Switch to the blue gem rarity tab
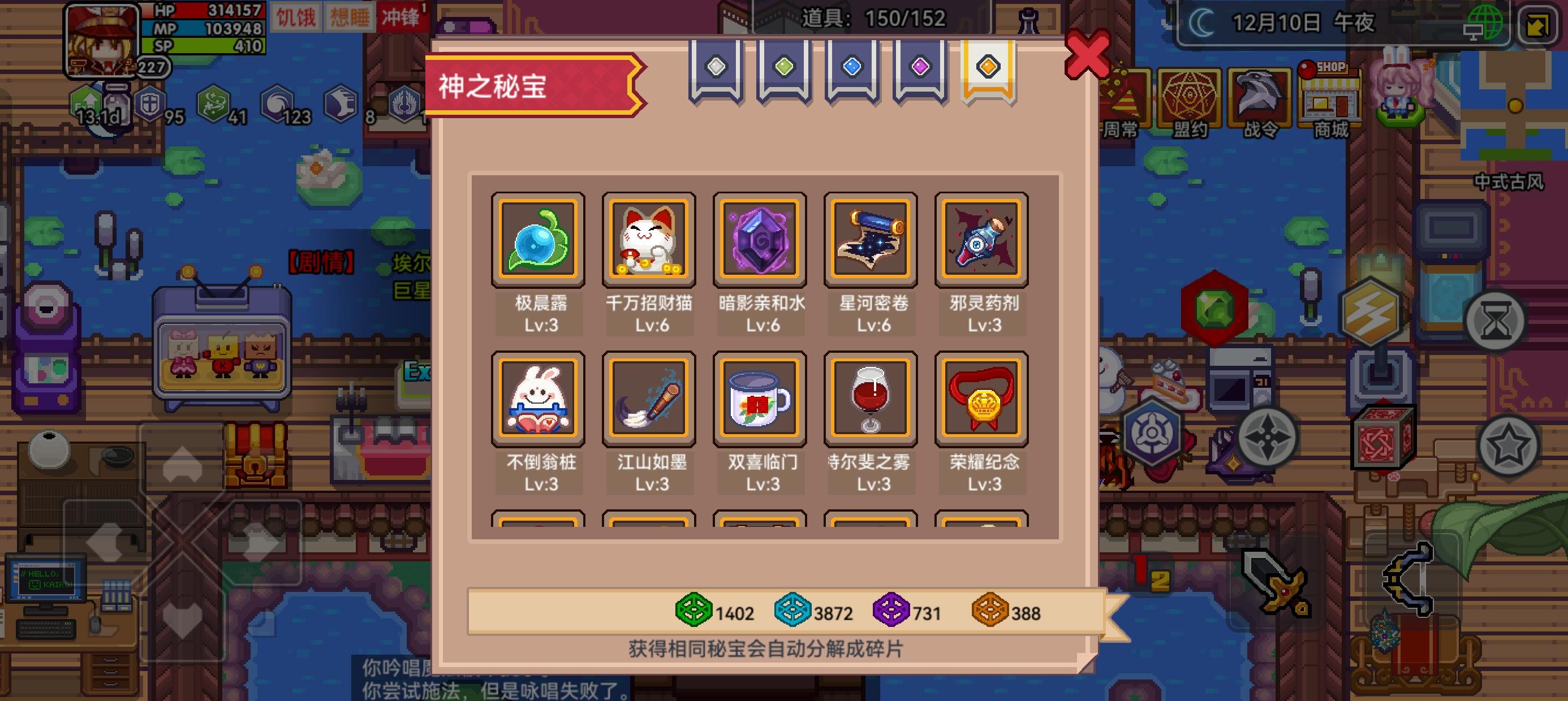Viewport: 1568px width, 701px height. [855, 69]
